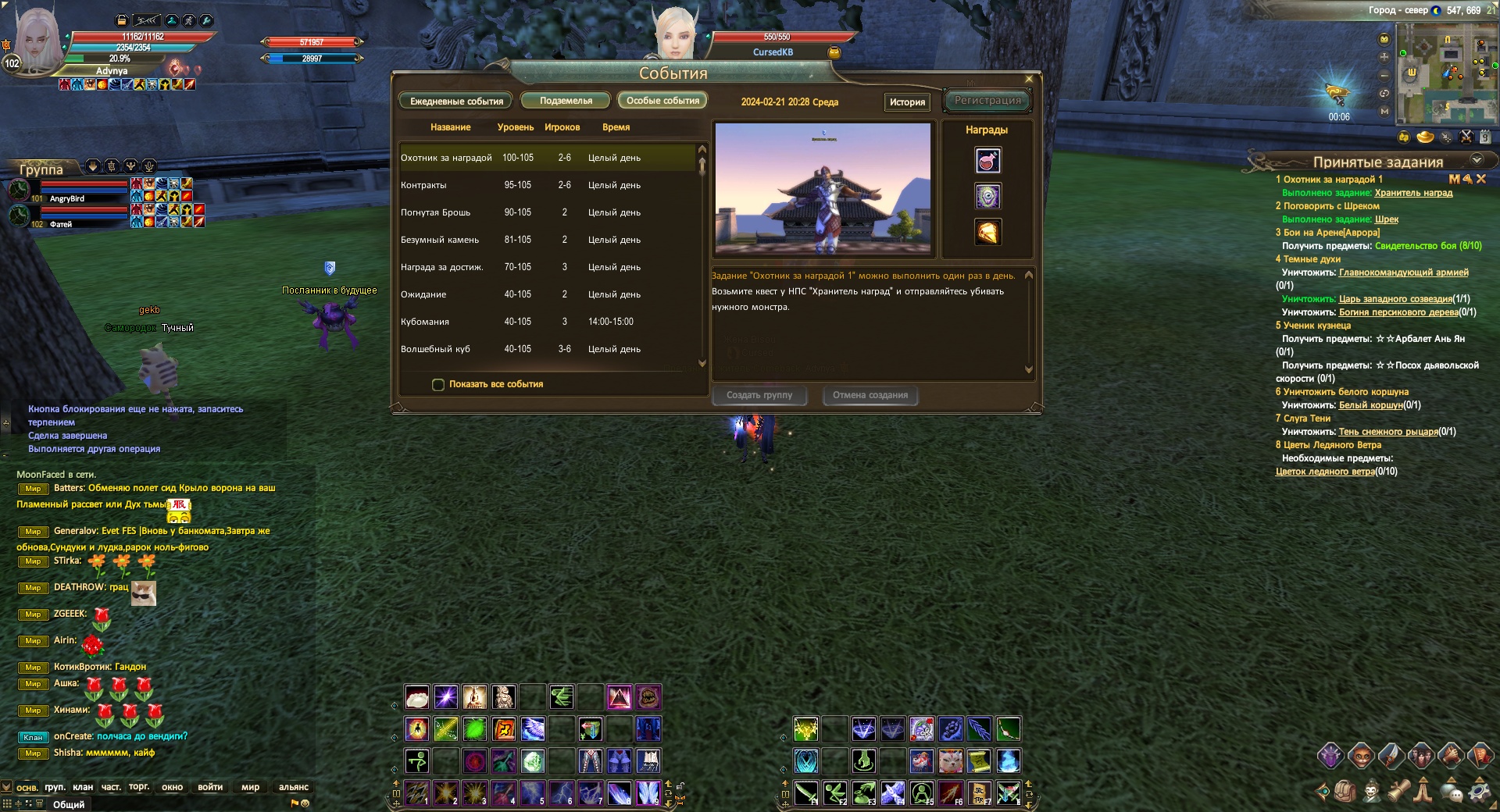Open the Хранитель наград quest link
The width and height of the screenshot is (1500, 812).
pyautogui.click(x=1413, y=193)
